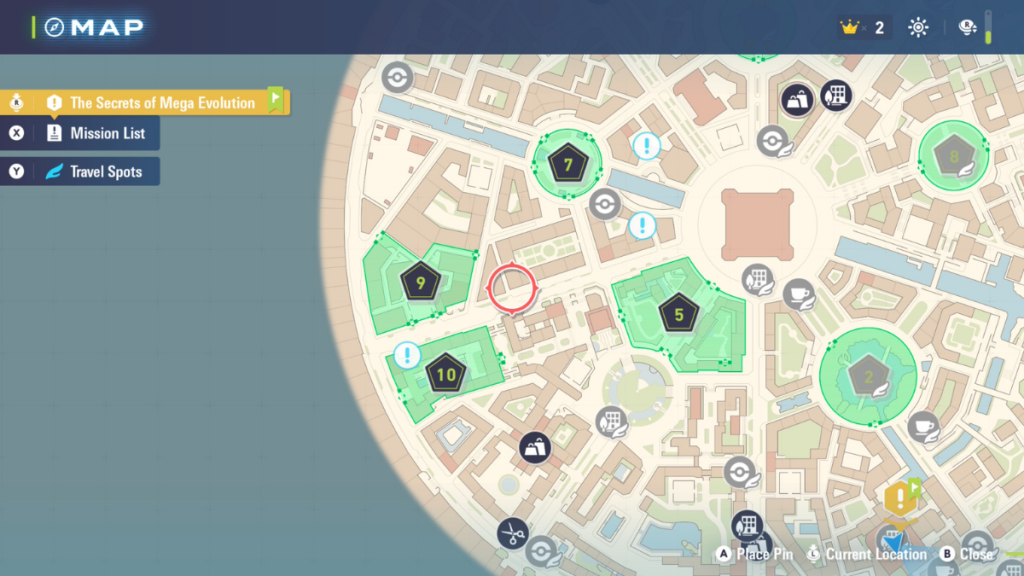
Task: Select wild zone 8 marker
Action: pyautogui.click(x=953, y=156)
